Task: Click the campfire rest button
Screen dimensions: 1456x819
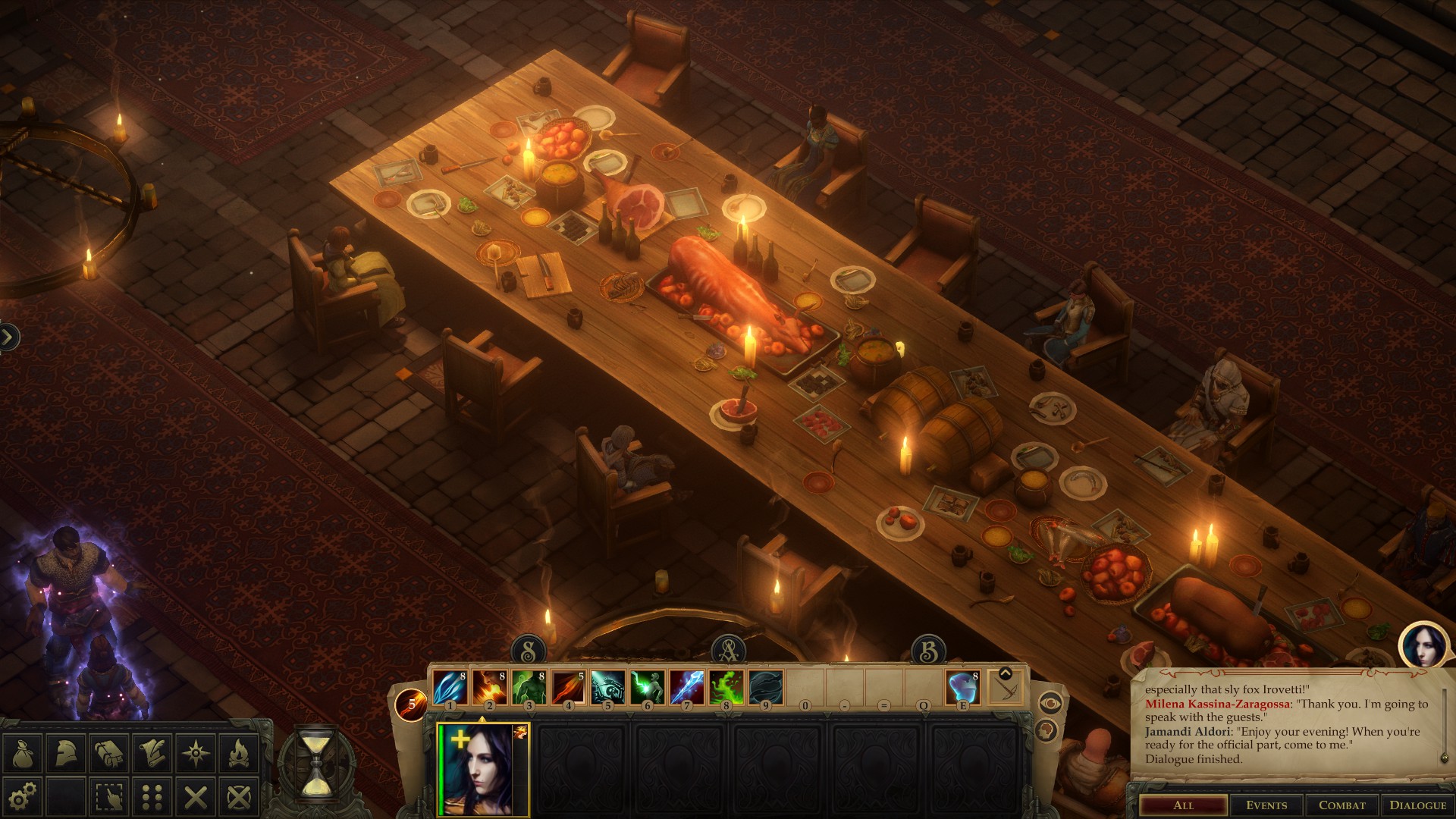Action: click(x=240, y=753)
